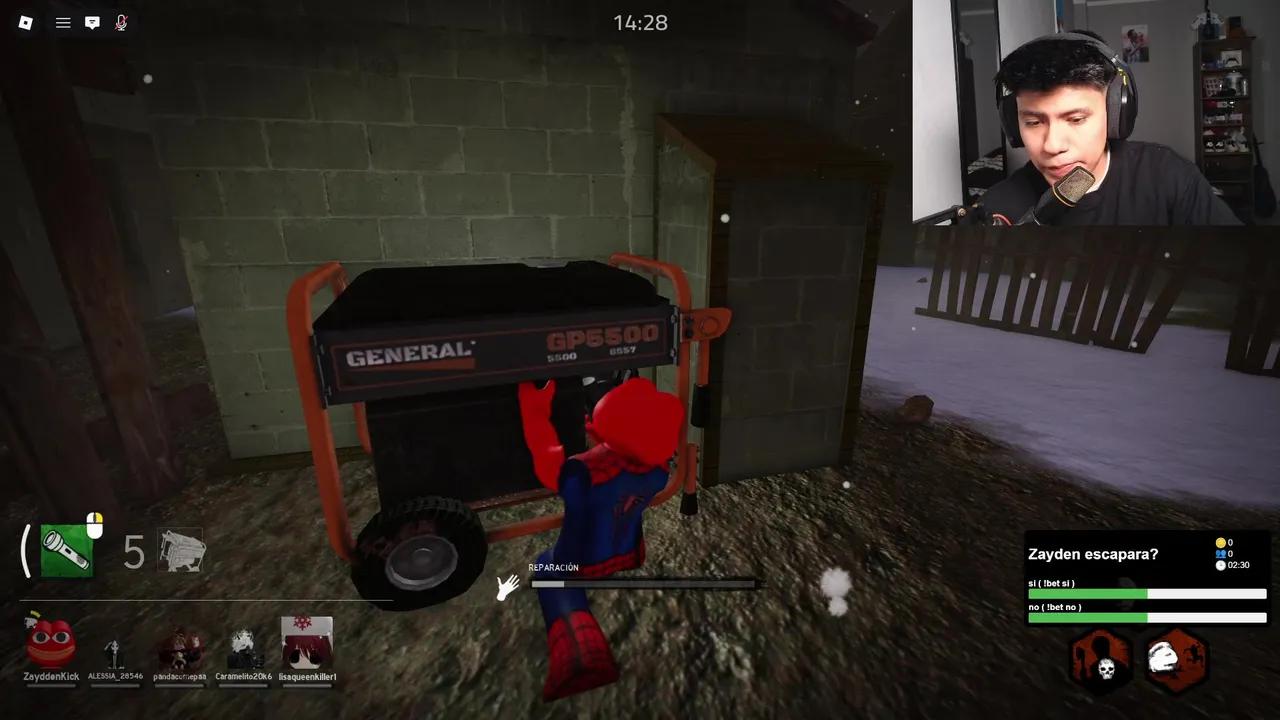
Task: Open the Roblox main menu icon
Action: click(25, 22)
